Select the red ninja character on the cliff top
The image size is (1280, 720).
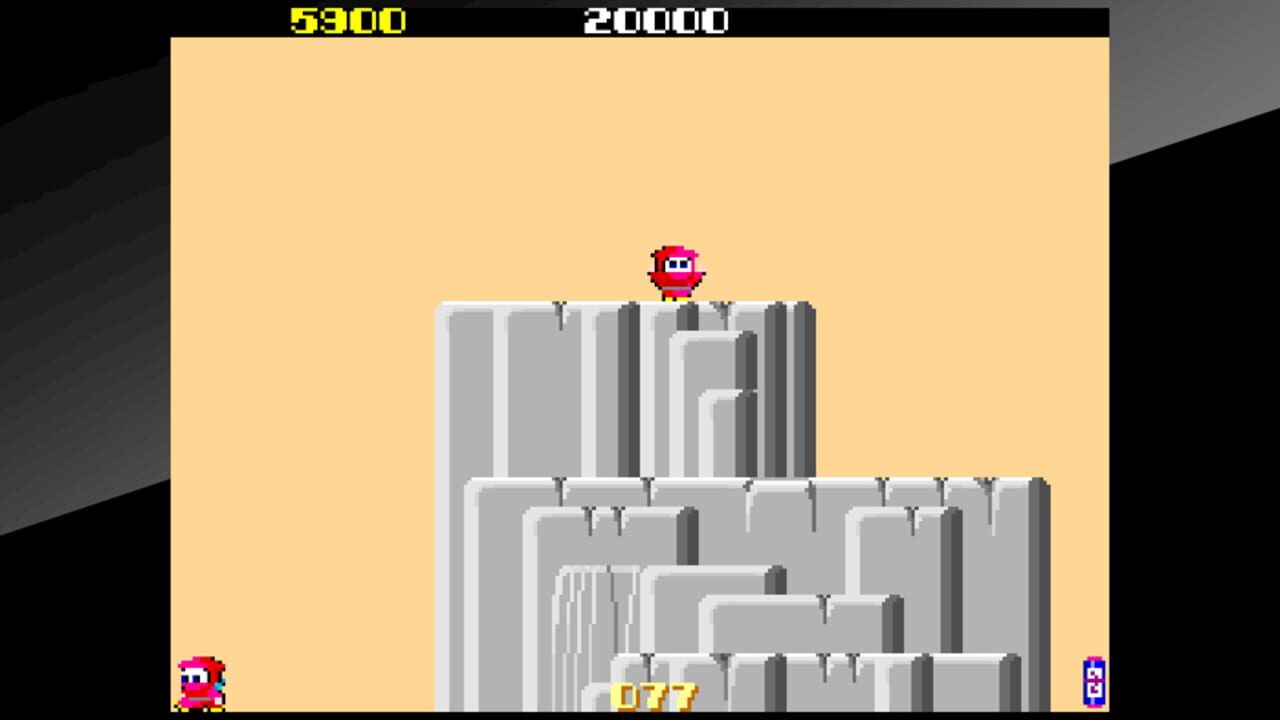click(x=677, y=268)
